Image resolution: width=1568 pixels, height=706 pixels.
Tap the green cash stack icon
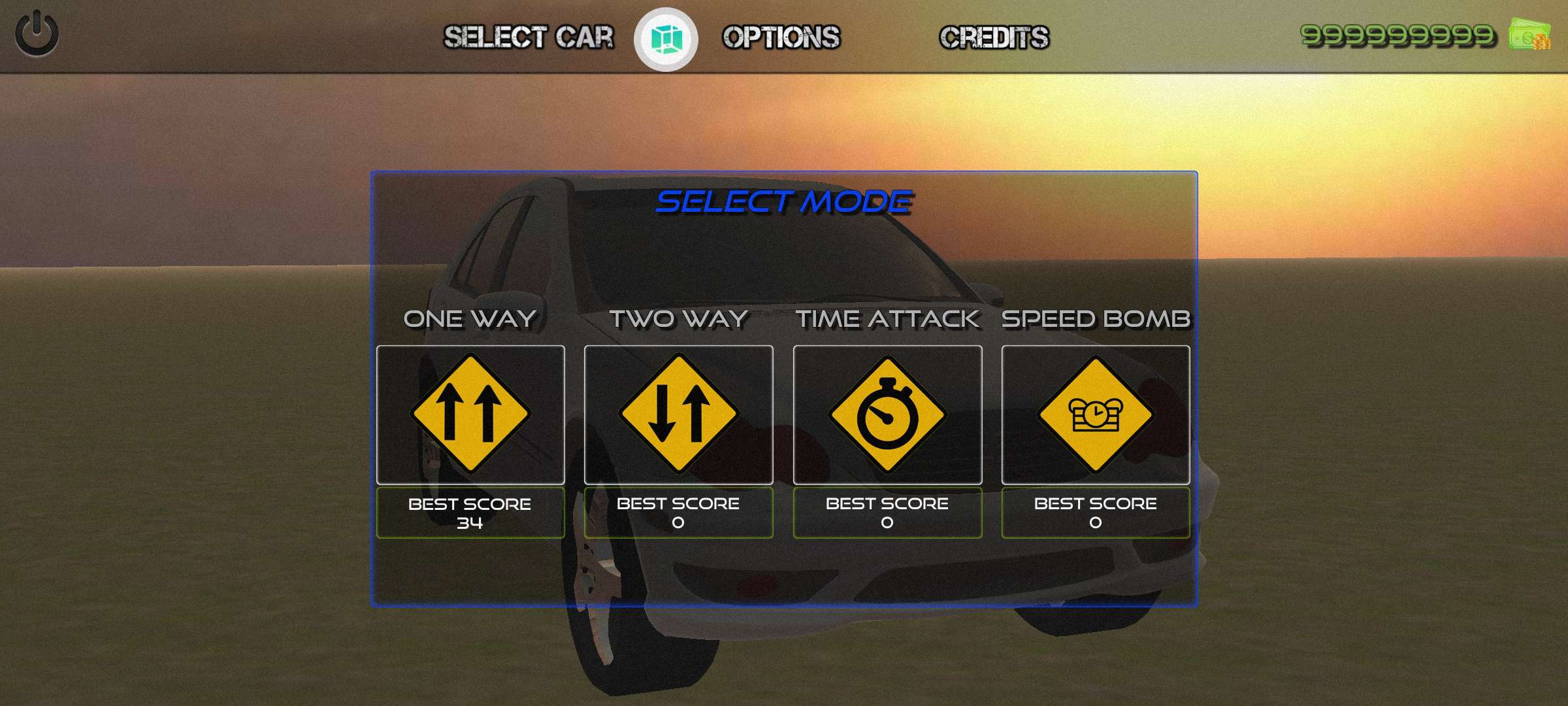1529,35
